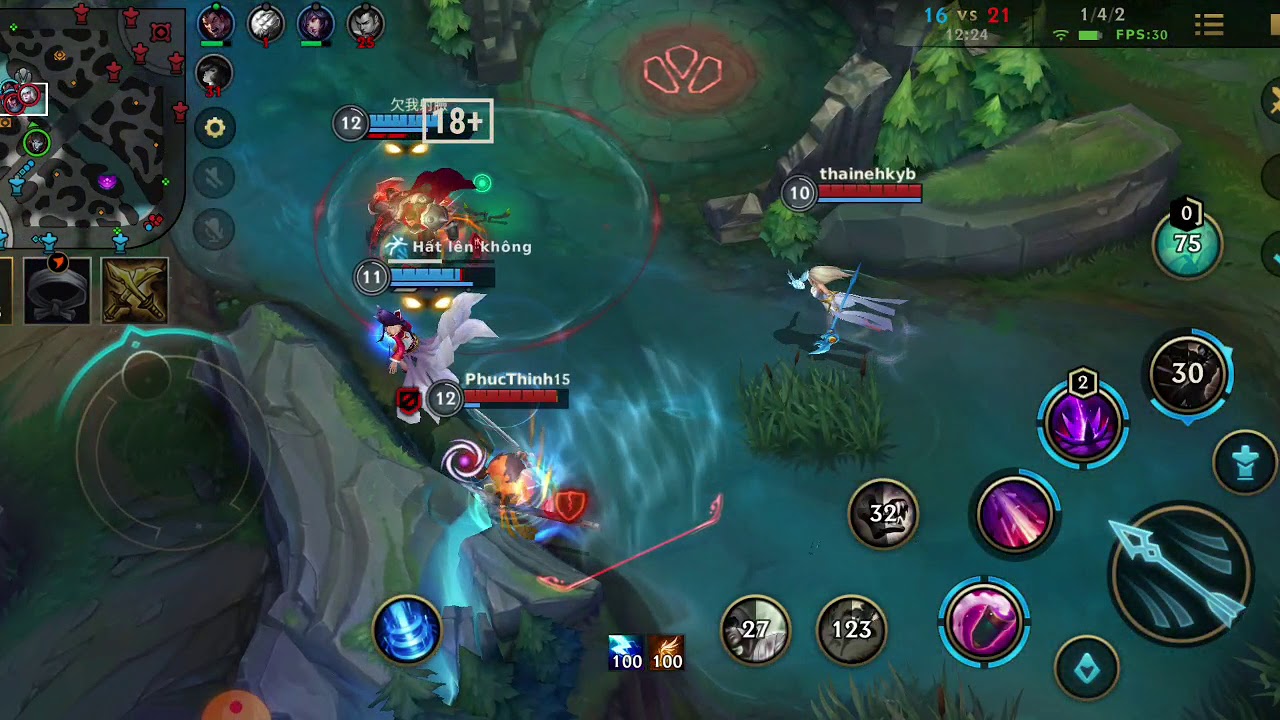Tap the ability on 30 second cooldown
This screenshot has height=720, width=1280.
1187,374
